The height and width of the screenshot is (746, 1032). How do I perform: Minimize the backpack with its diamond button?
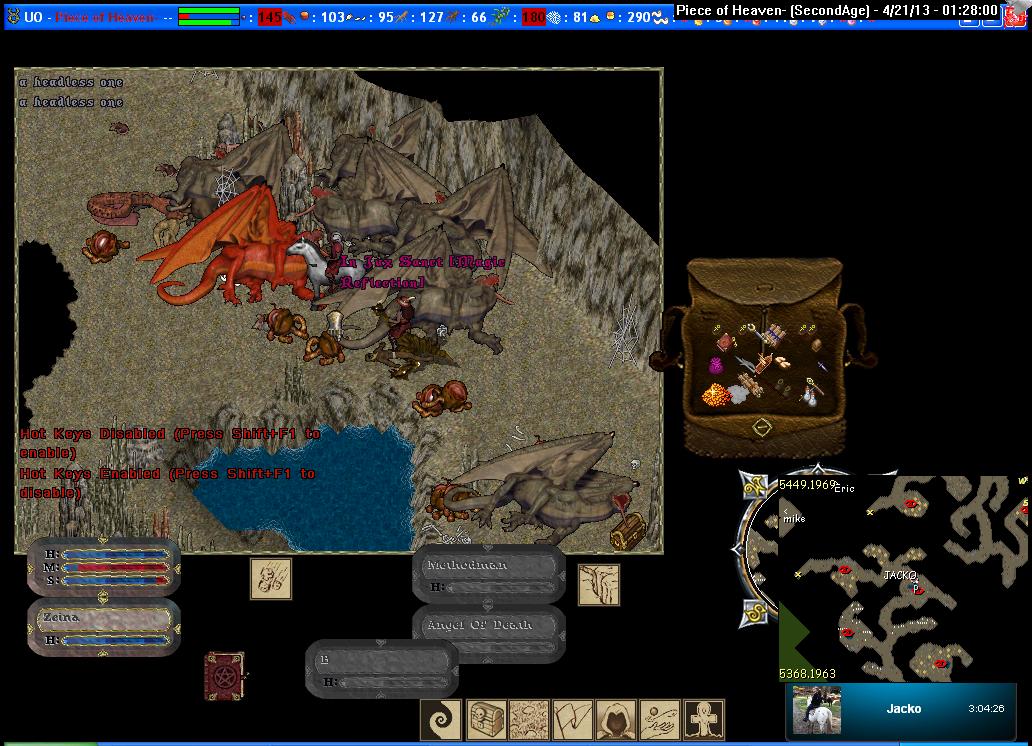click(762, 427)
